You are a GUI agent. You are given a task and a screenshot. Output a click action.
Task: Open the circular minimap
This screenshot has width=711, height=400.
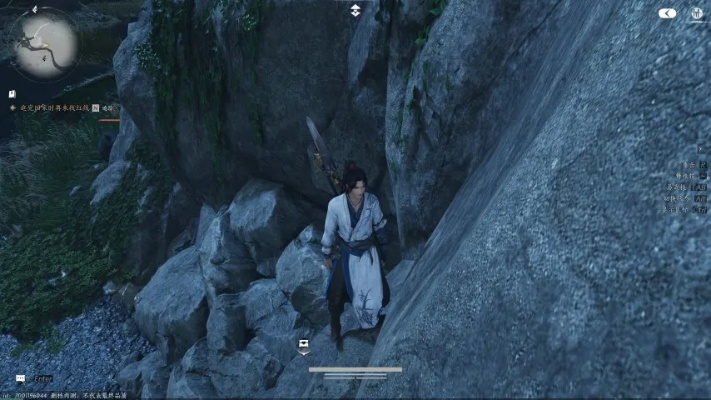coord(45,43)
